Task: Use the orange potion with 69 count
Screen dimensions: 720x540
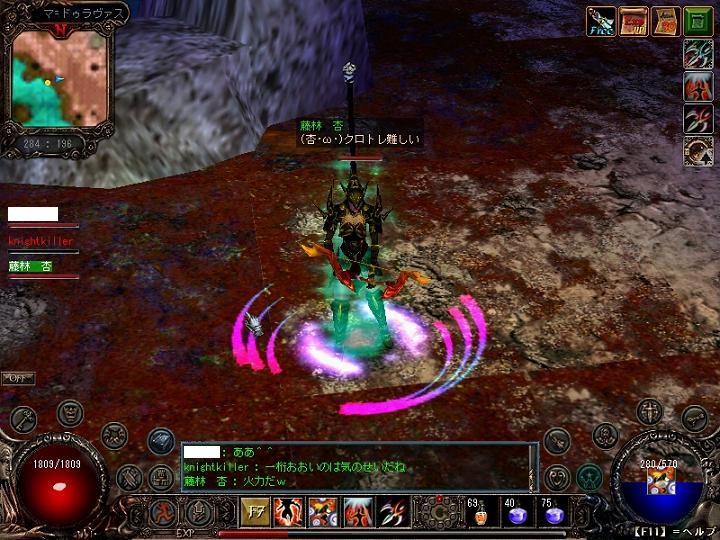Action: point(480,514)
